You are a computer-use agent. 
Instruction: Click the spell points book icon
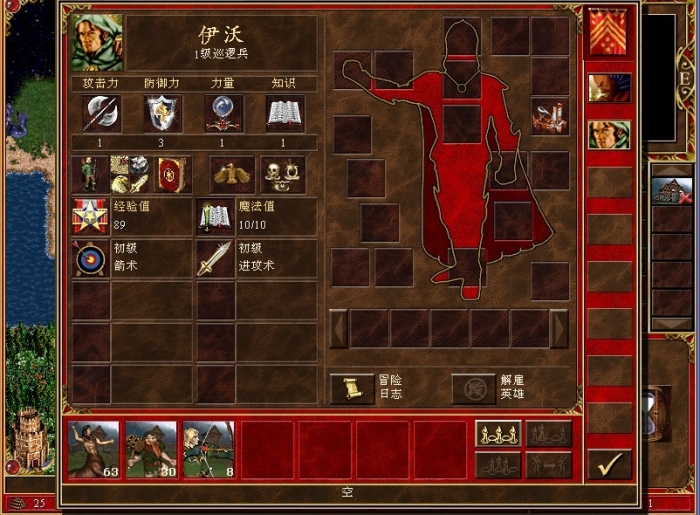tap(215, 216)
